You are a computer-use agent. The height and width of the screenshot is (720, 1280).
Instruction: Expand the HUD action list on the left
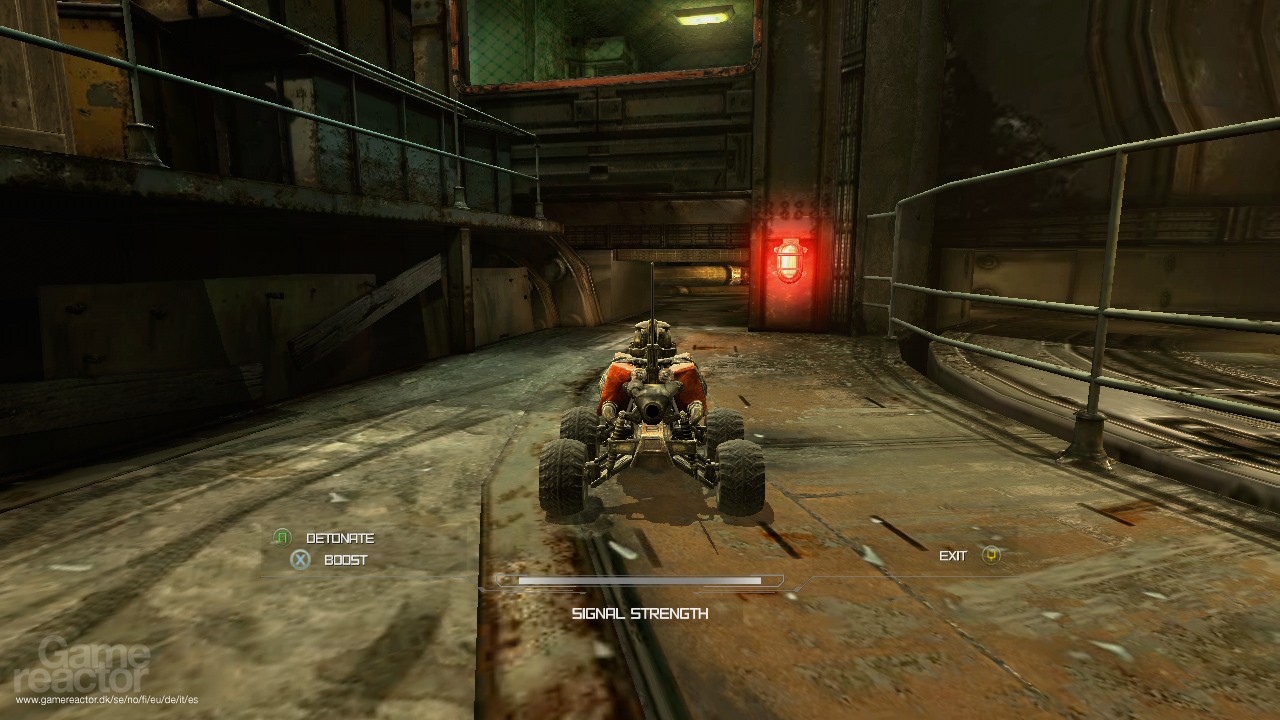click(x=320, y=548)
